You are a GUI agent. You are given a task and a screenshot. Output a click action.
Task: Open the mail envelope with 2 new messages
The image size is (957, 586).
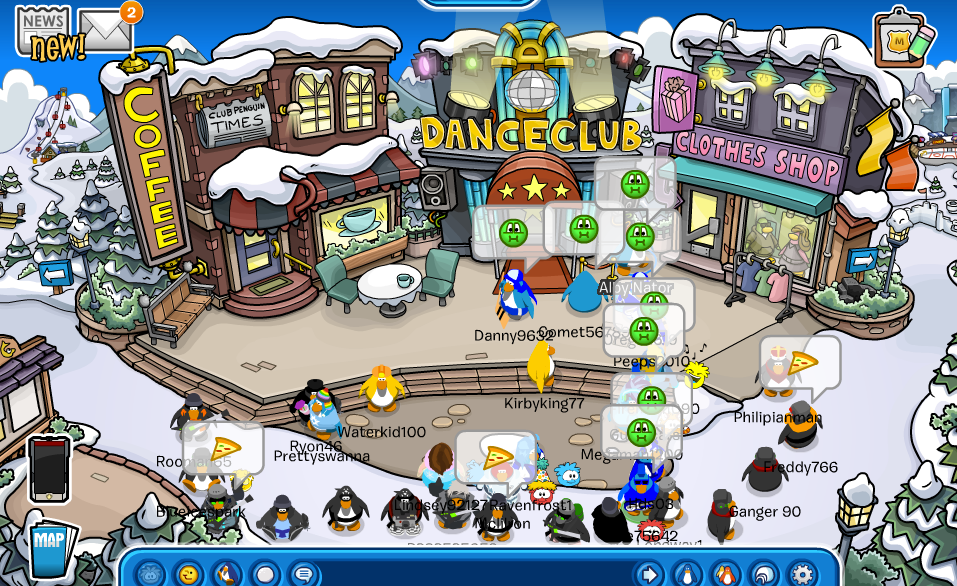point(106,30)
